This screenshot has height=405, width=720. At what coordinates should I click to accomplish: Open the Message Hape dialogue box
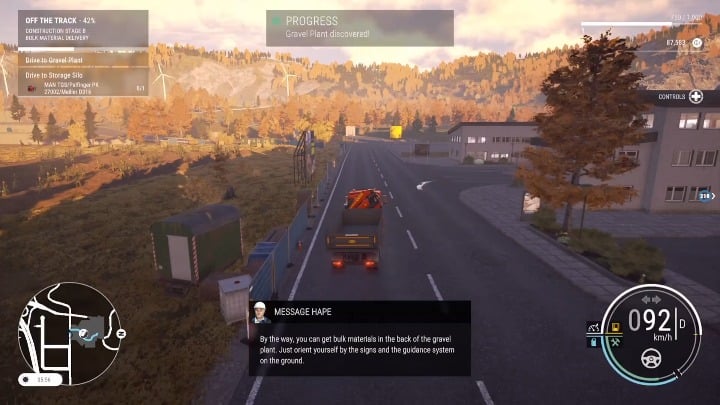358,338
